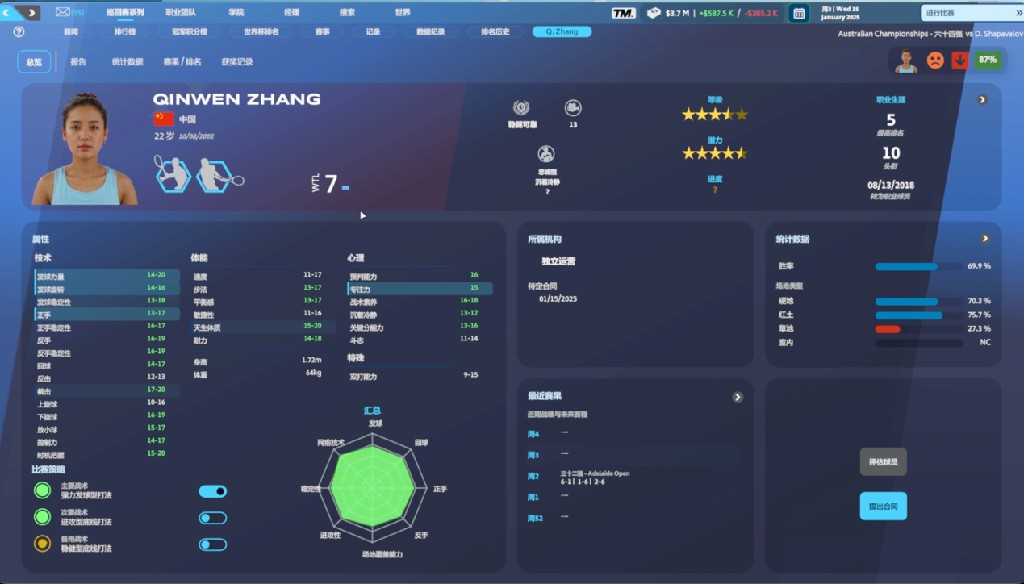
Task: Open the 世界 top menu
Action: tap(402, 13)
